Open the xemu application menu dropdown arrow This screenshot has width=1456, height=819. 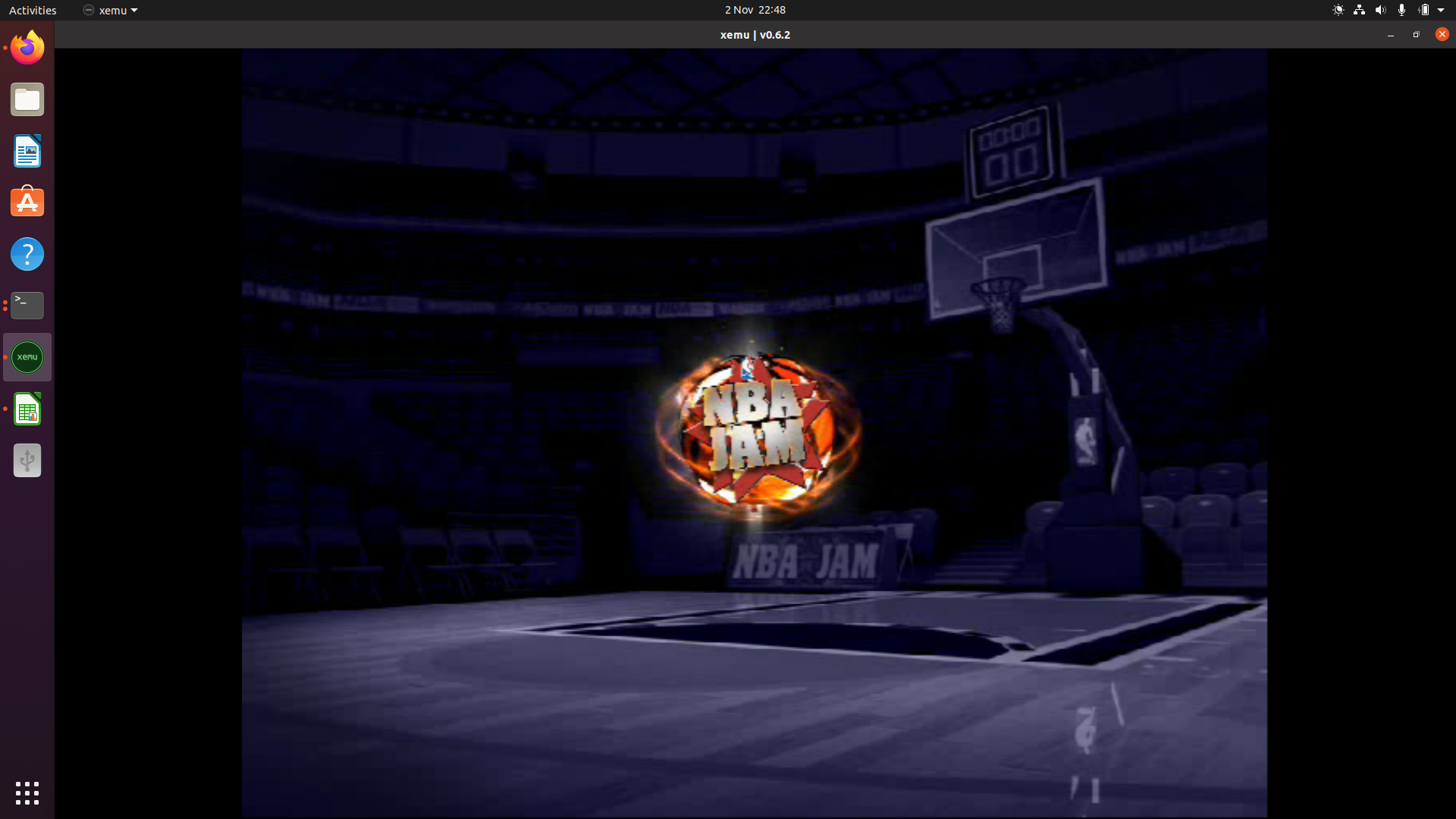(135, 10)
